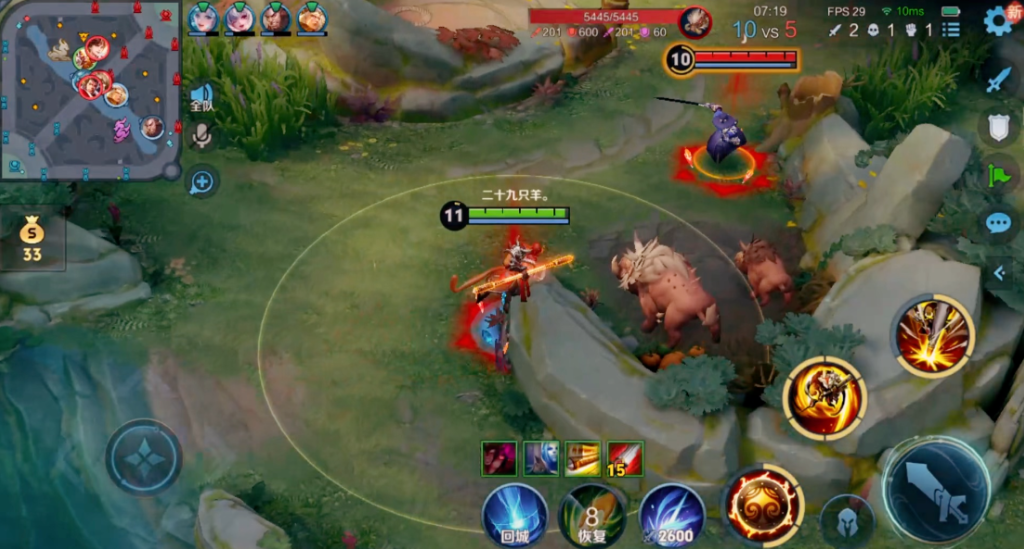
Task: Tap the white shield defend signal
Action: pos(999,127)
